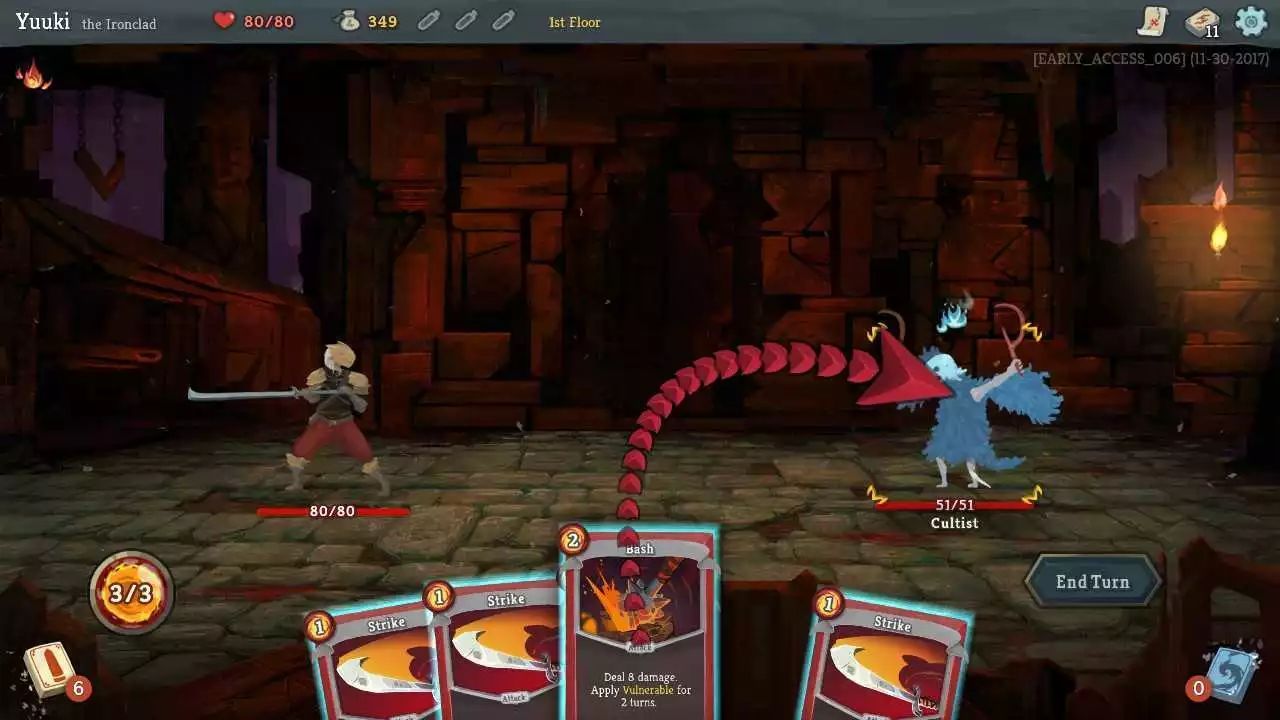Viewport: 1280px width, 720px height.
Task: View the full deck of 11 cards
Action: pos(1201,21)
